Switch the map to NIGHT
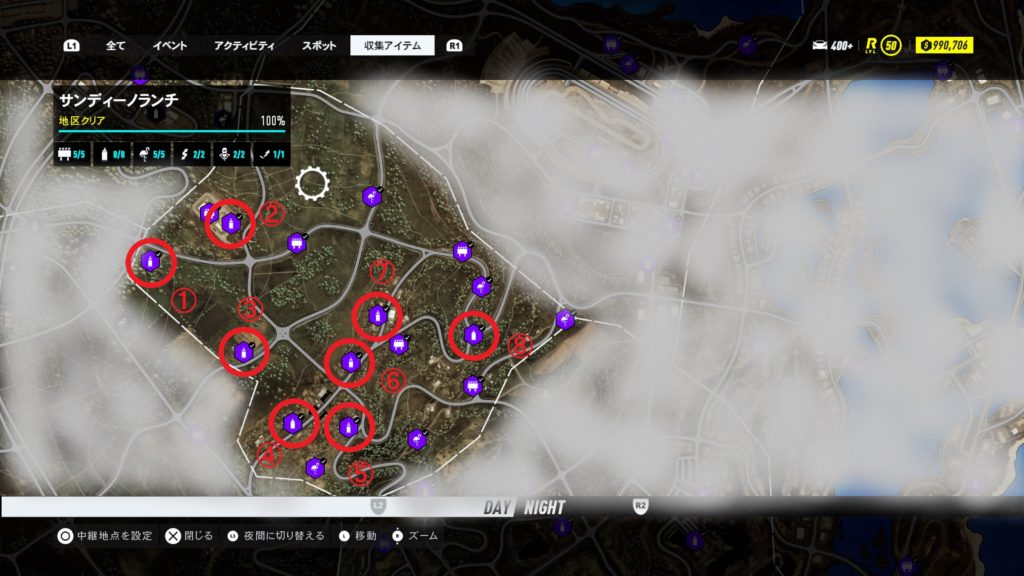The image size is (1024, 576). pyautogui.click(x=544, y=507)
